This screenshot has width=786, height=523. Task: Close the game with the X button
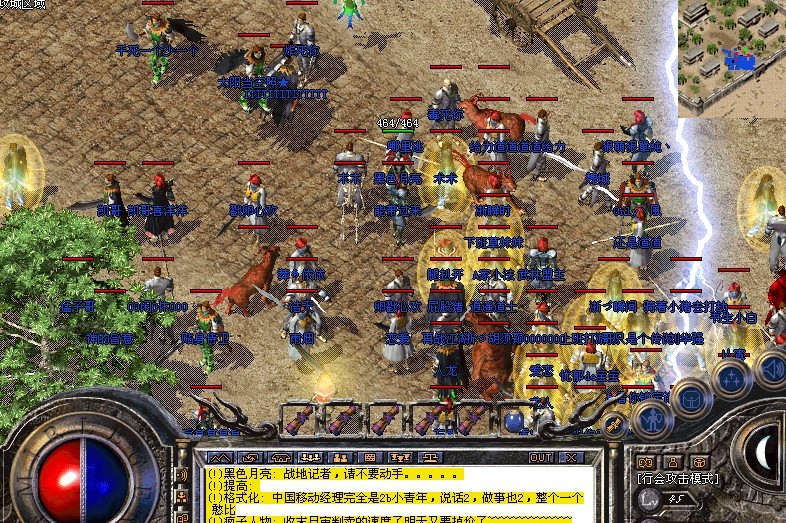point(570,457)
